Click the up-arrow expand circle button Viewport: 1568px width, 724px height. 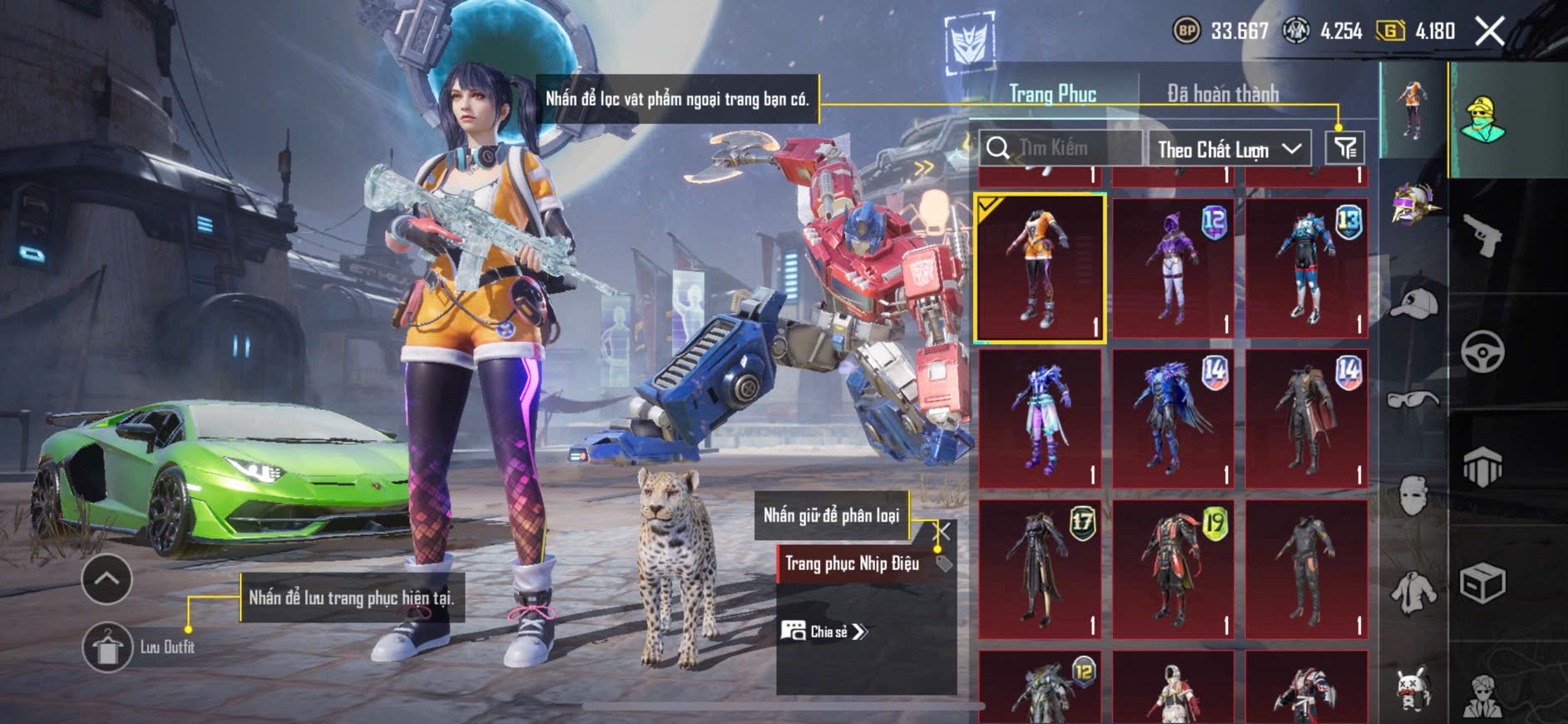tap(106, 578)
